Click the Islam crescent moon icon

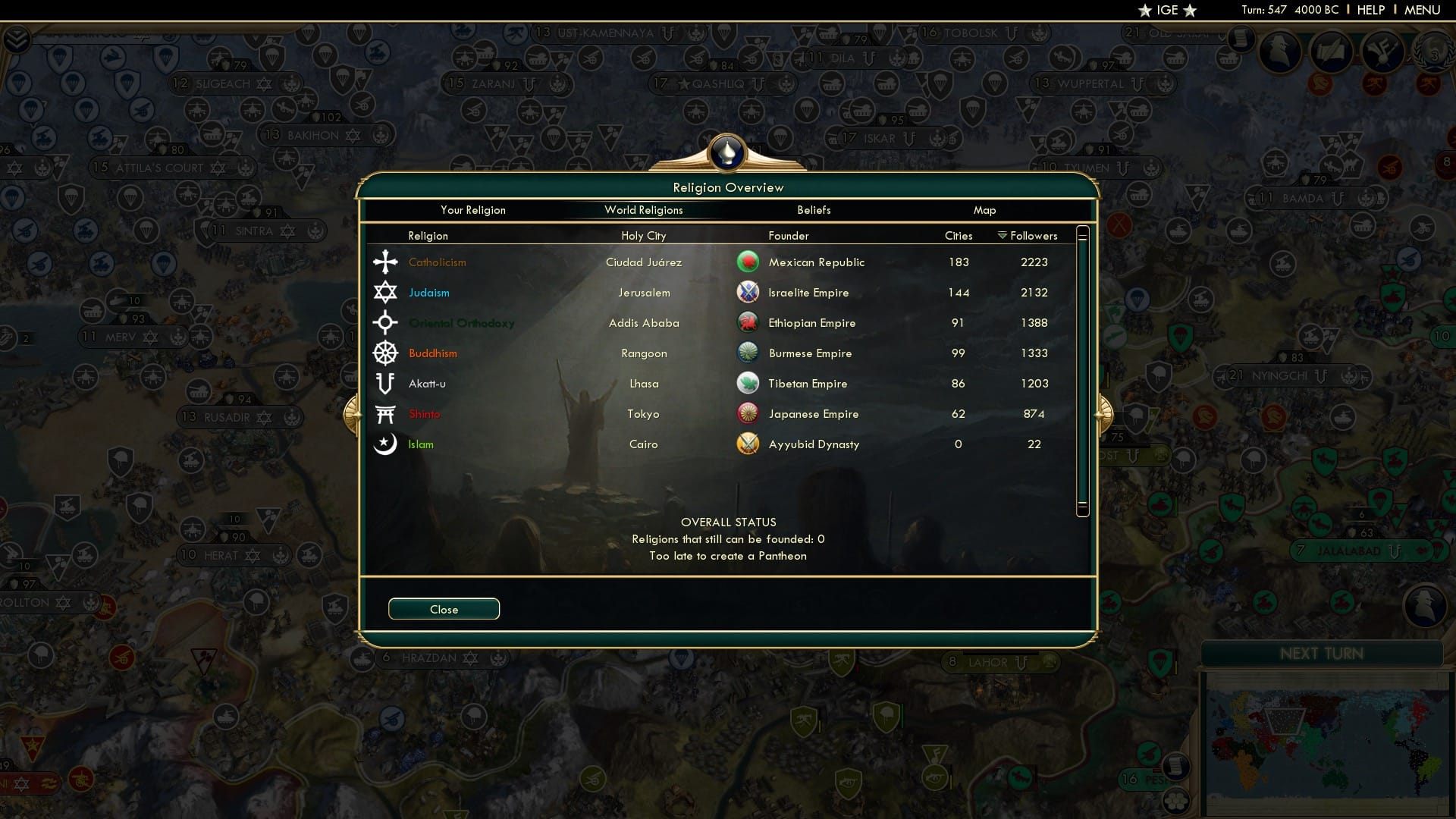385,444
